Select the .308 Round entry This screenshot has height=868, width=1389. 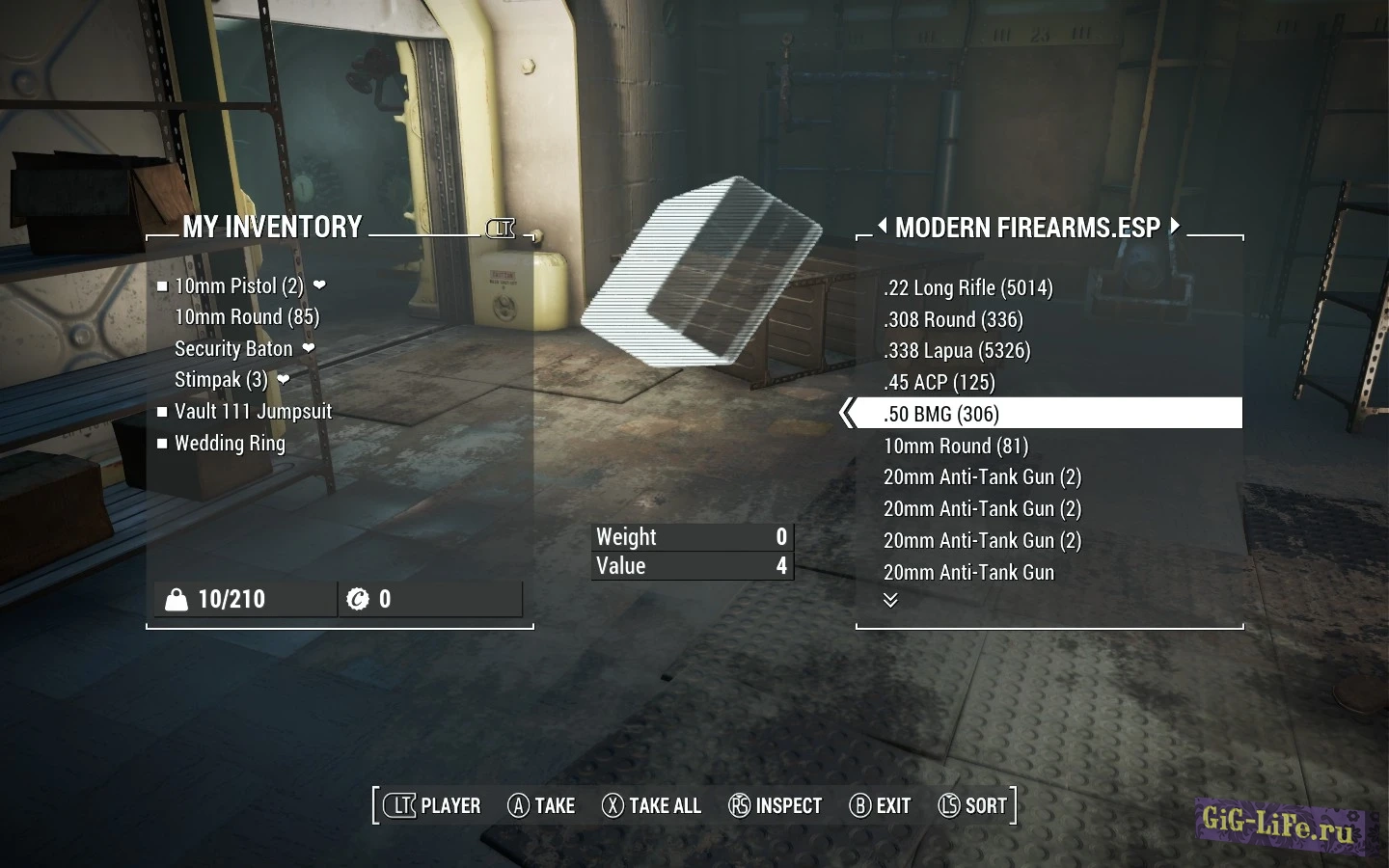[953, 320]
